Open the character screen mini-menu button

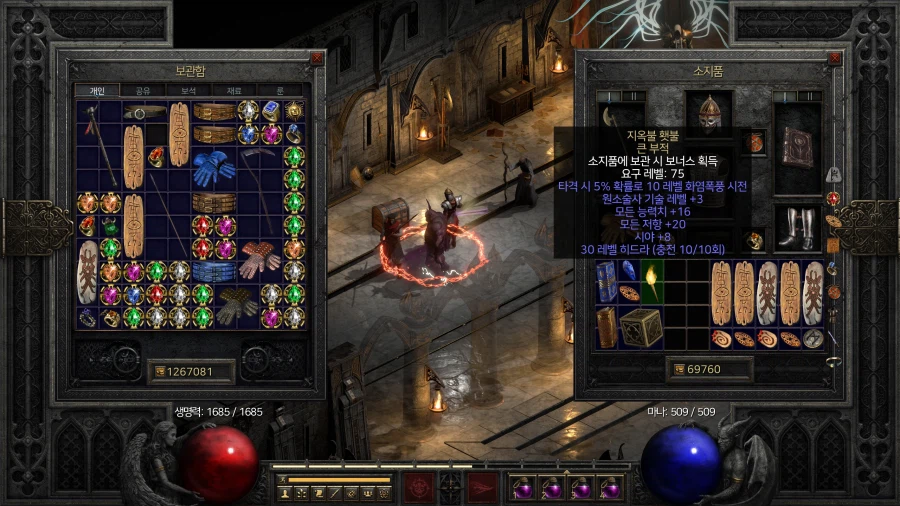click(x=286, y=493)
